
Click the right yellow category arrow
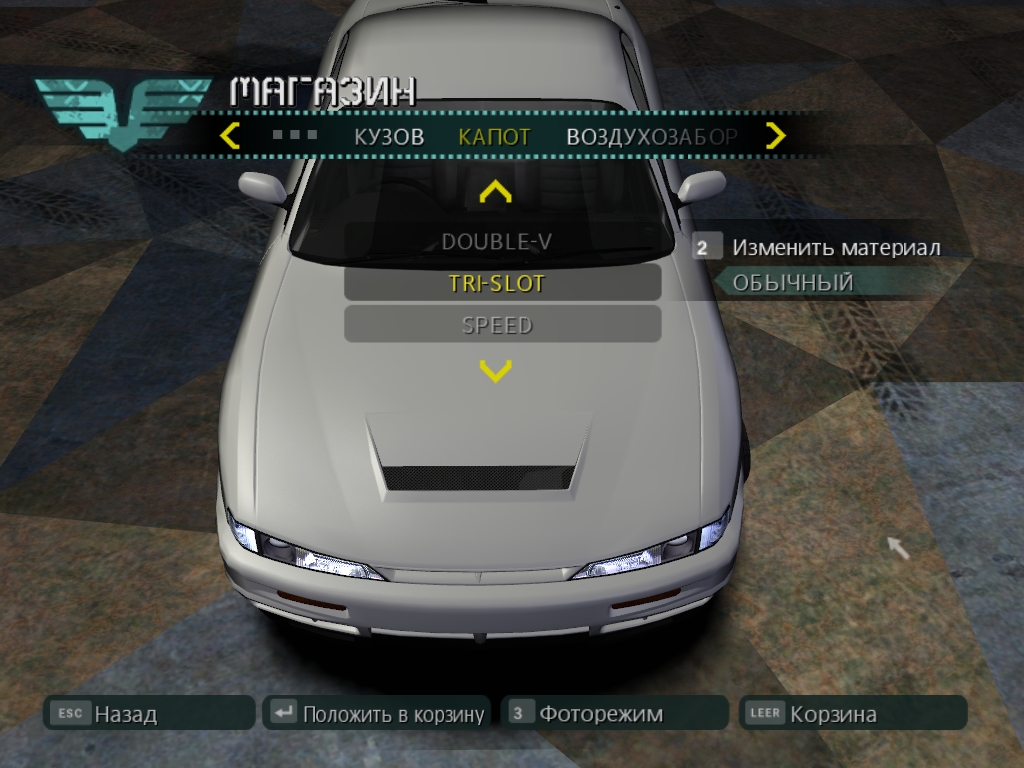coord(775,136)
